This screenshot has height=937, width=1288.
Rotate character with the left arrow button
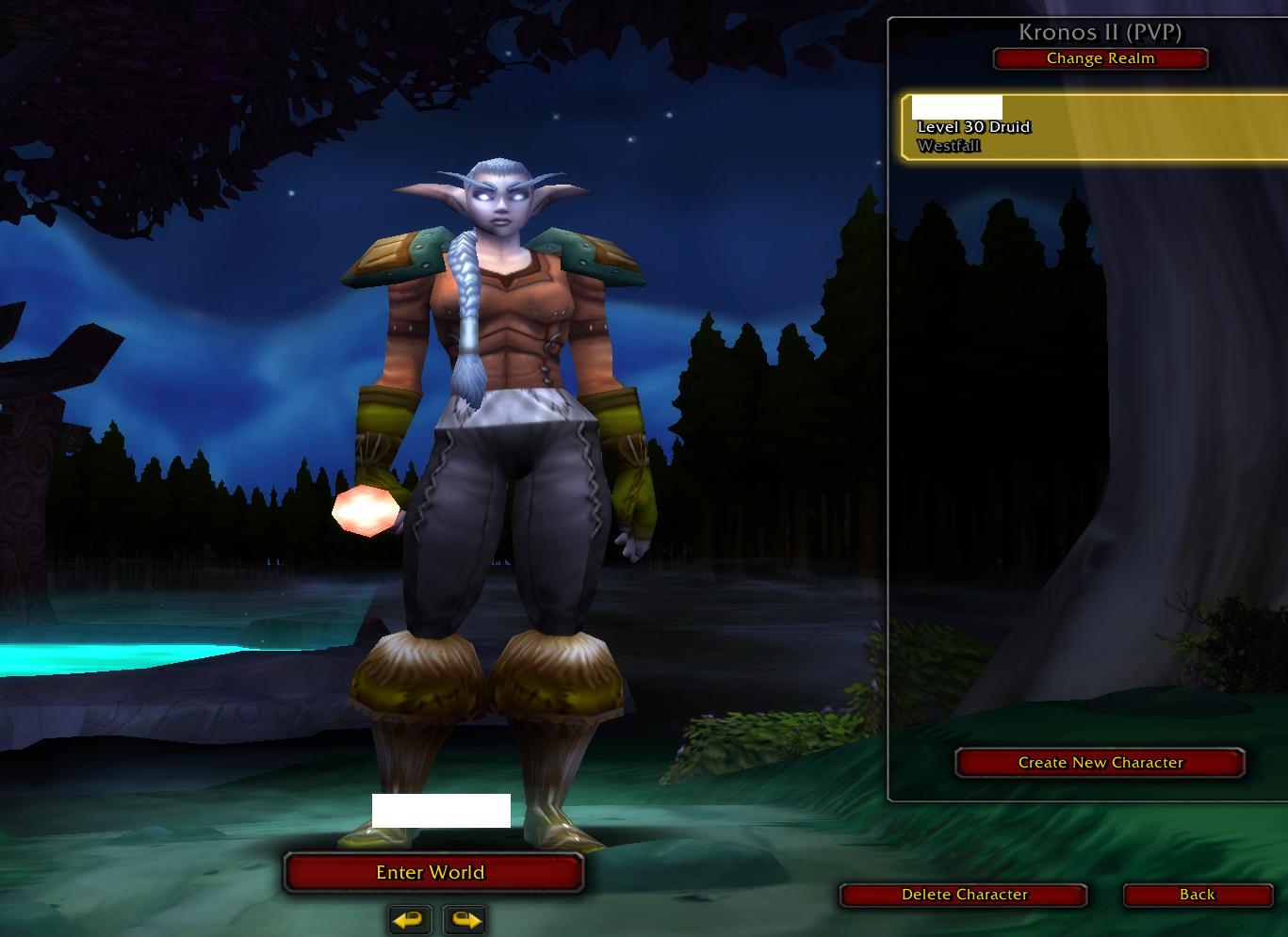point(410,919)
